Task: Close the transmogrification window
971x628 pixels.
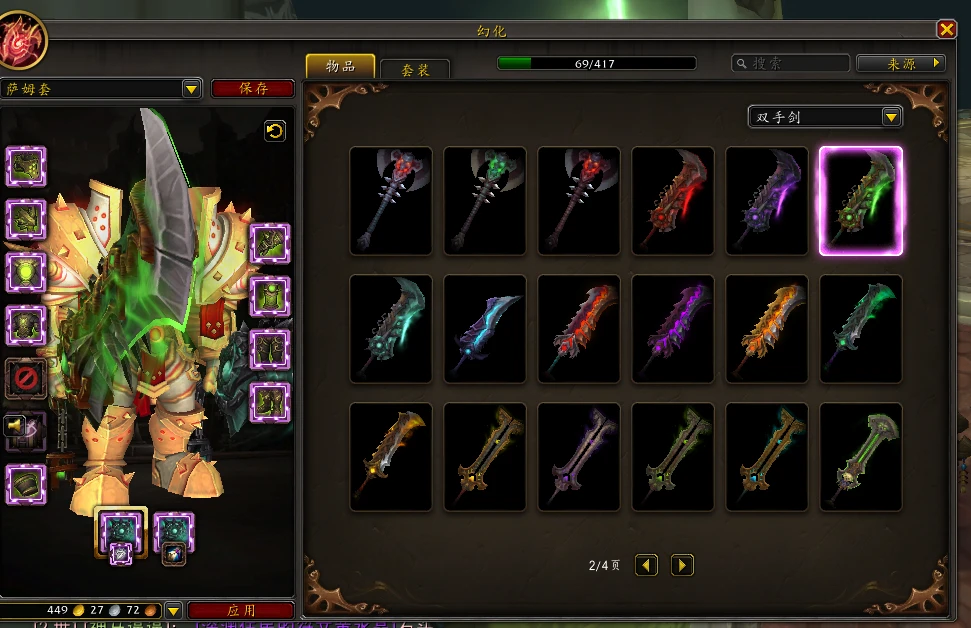Action: pyautogui.click(x=946, y=30)
